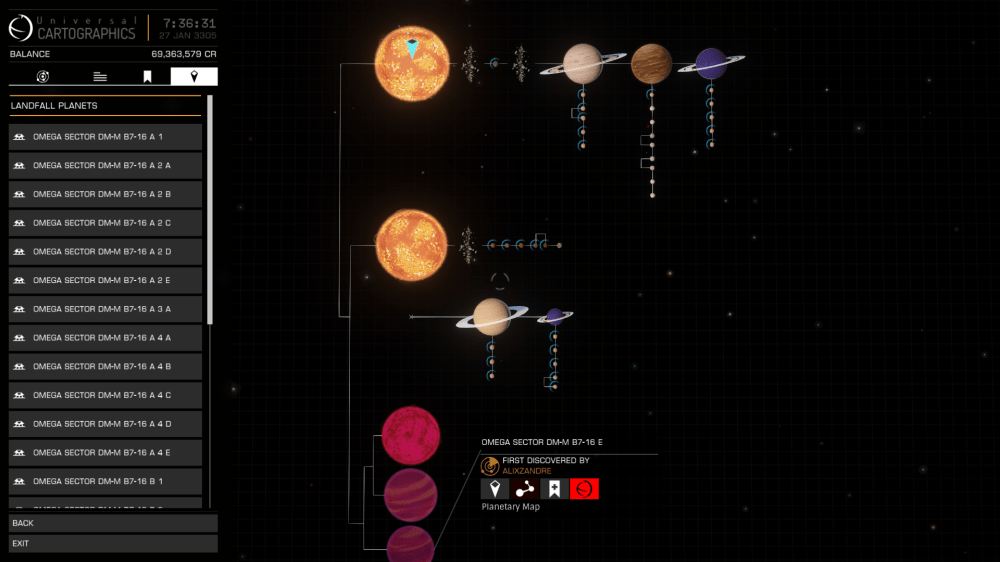Viewport: 1000px width, 562px height.
Task: Switch to the system orbit overview tab
Action: click(x=43, y=77)
